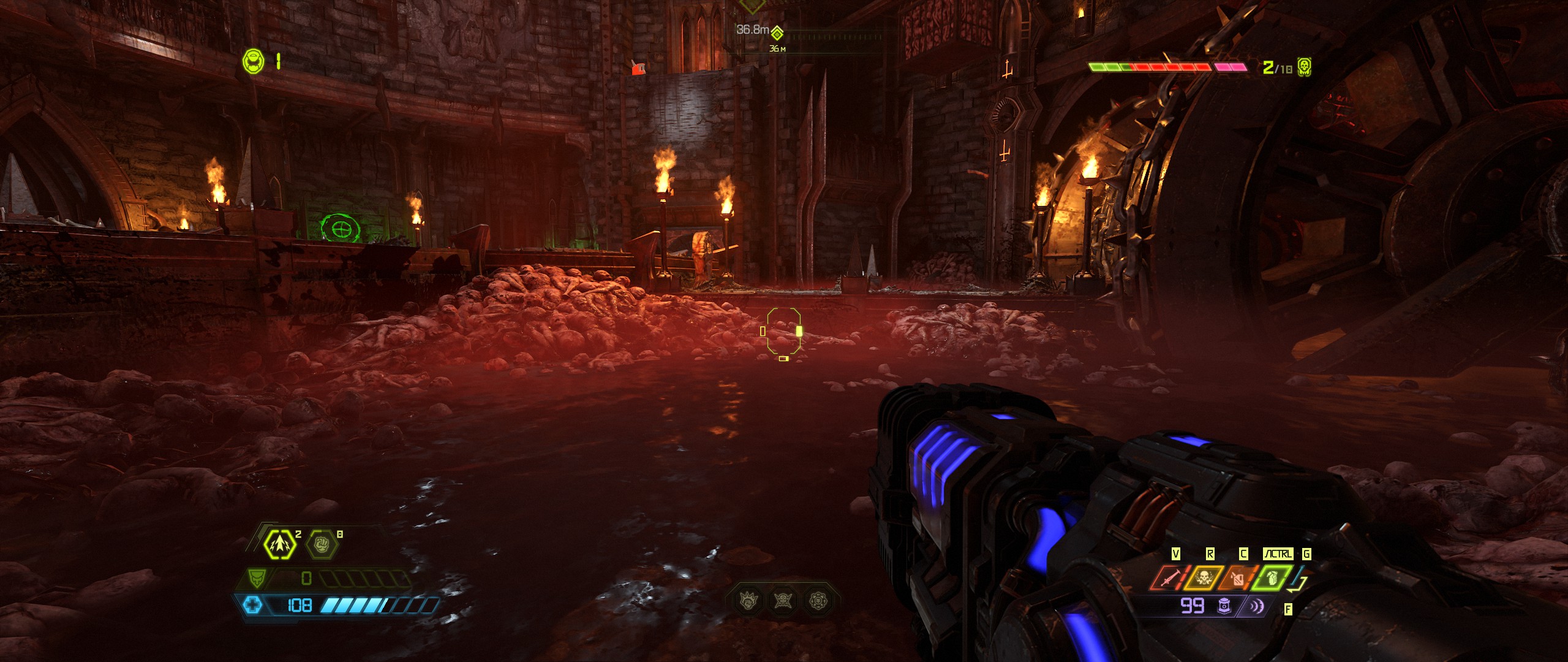Click the purple ammo canister icon

tap(1224, 606)
